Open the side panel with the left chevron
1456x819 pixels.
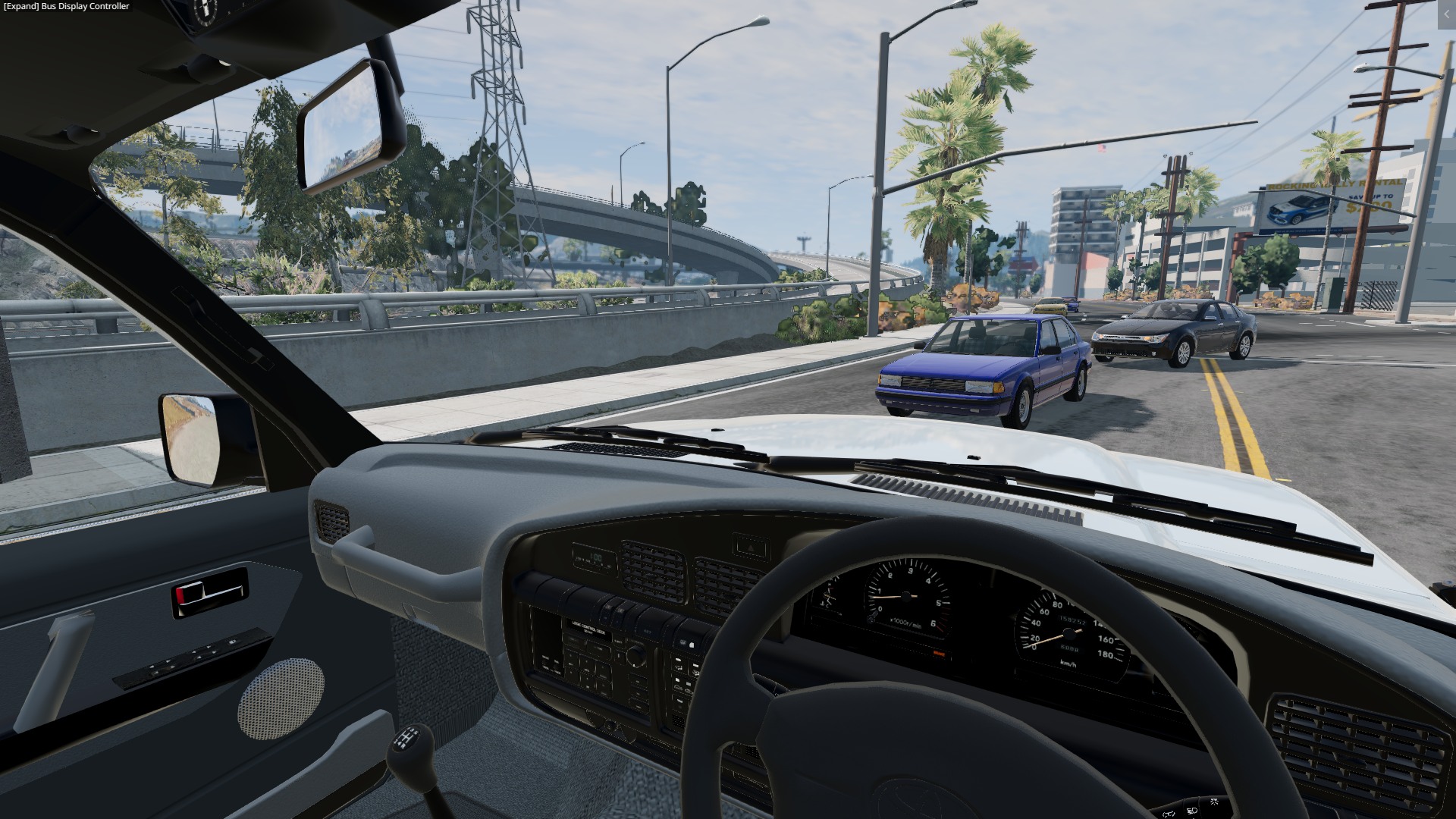coord(1446,14)
